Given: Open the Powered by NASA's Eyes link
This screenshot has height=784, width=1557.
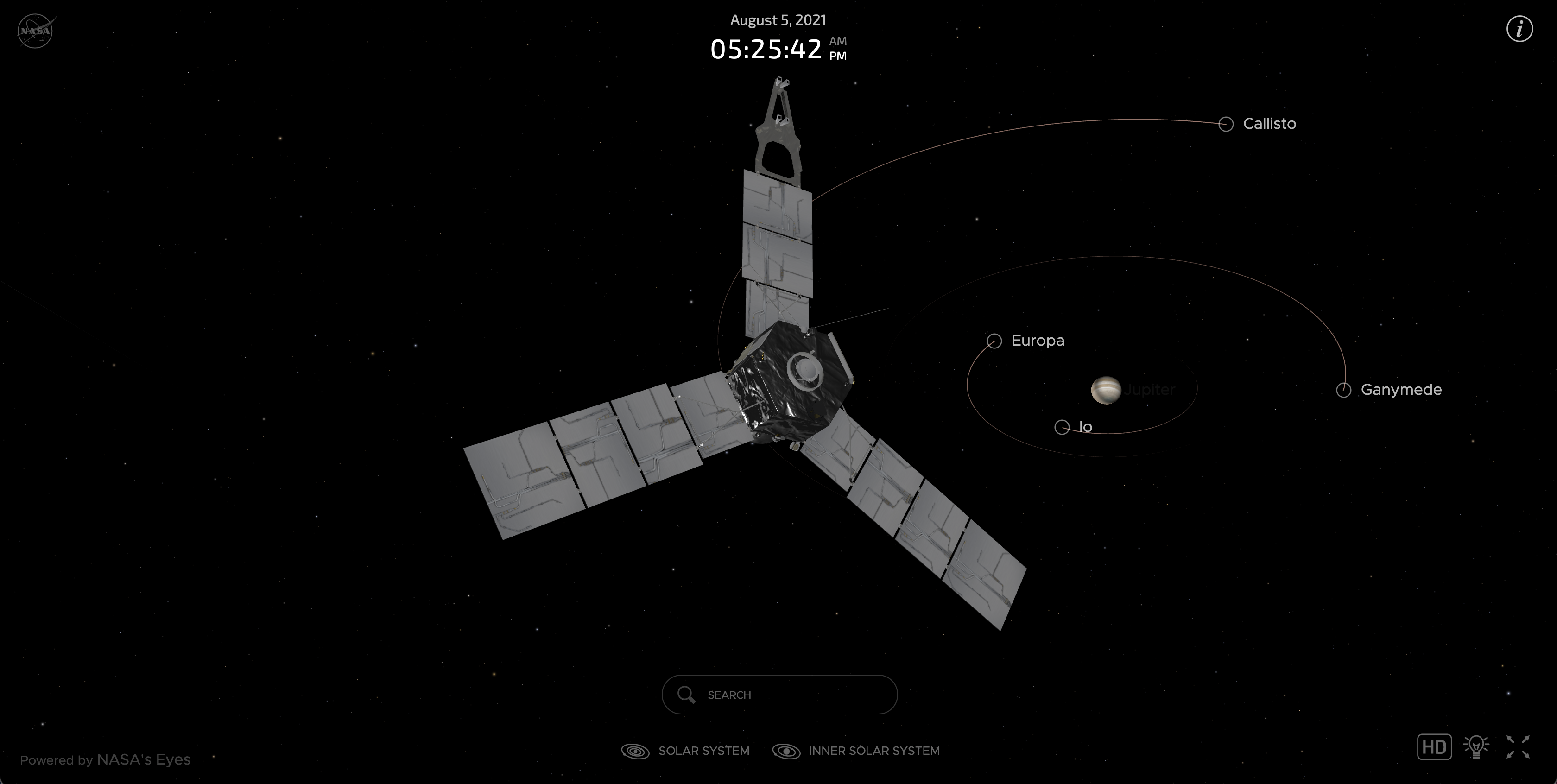Looking at the screenshot, I should (x=105, y=760).
